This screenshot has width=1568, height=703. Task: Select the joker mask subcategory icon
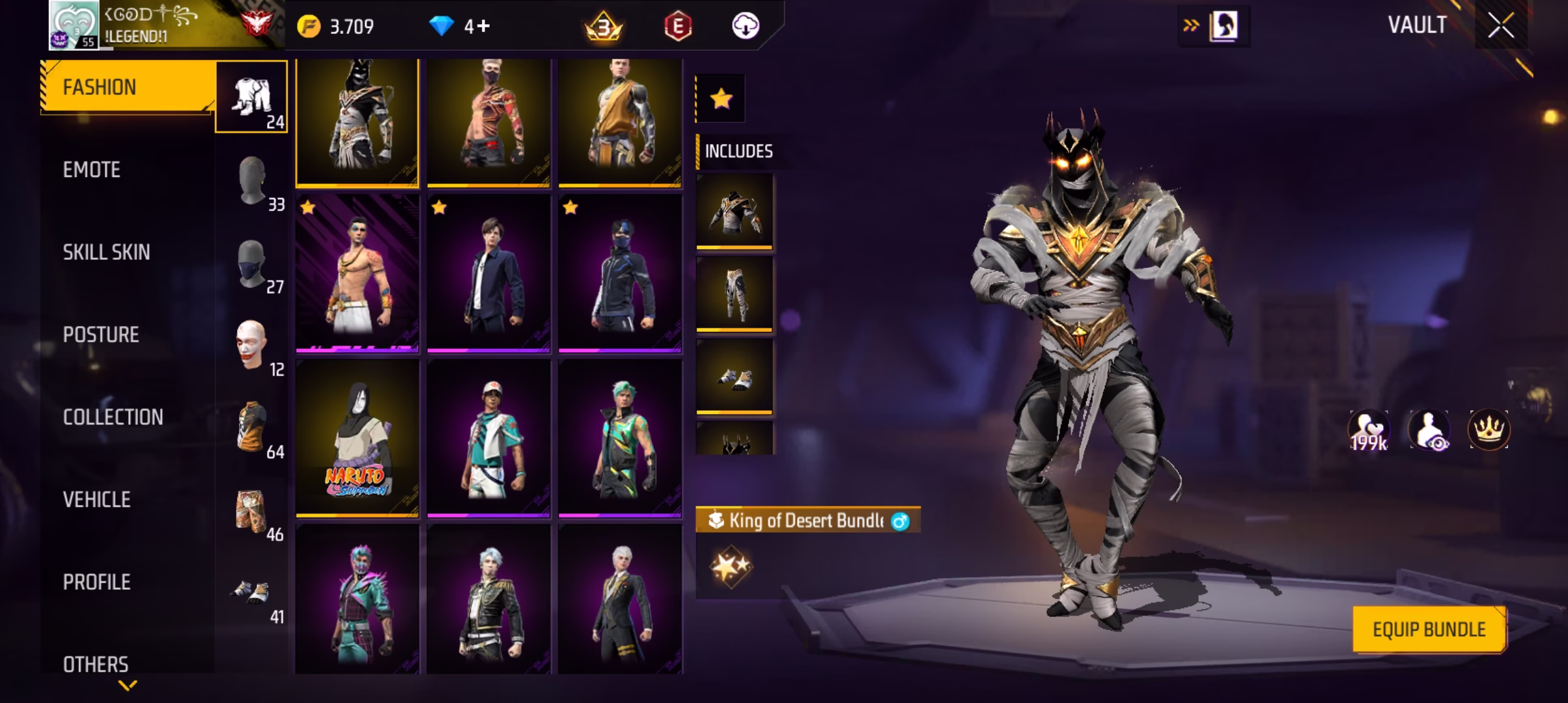251,345
